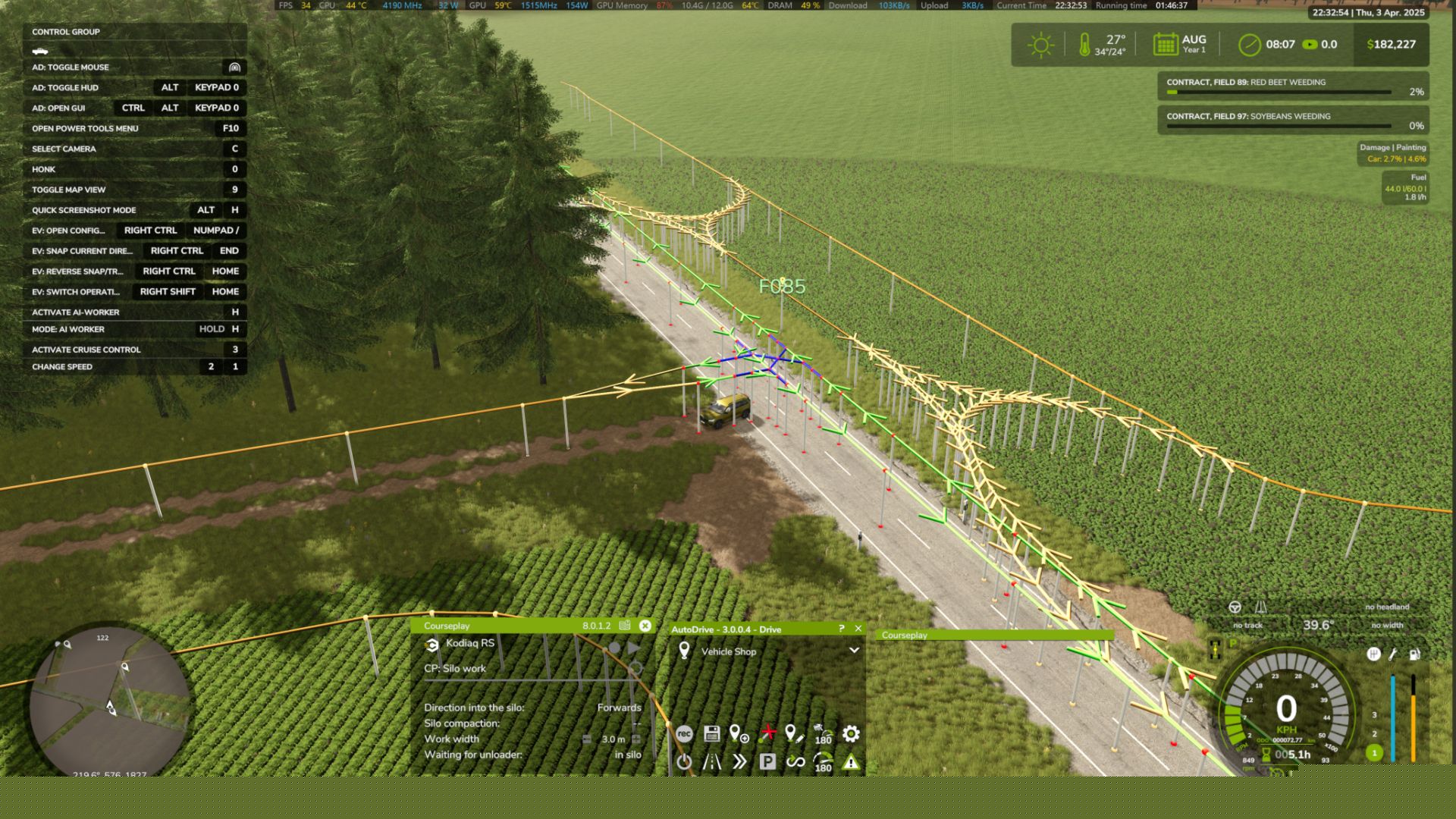Close the AutoDrive window
The height and width of the screenshot is (819, 1456).
(x=858, y=629)
